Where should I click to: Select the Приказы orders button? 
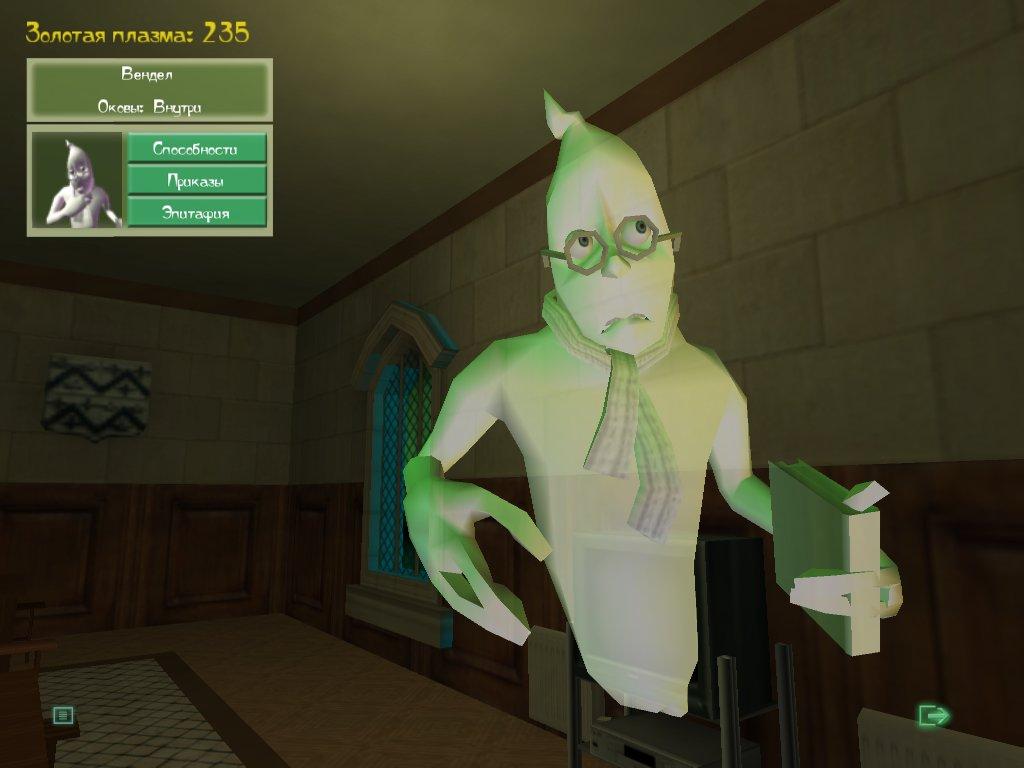[x=196, y=181]
